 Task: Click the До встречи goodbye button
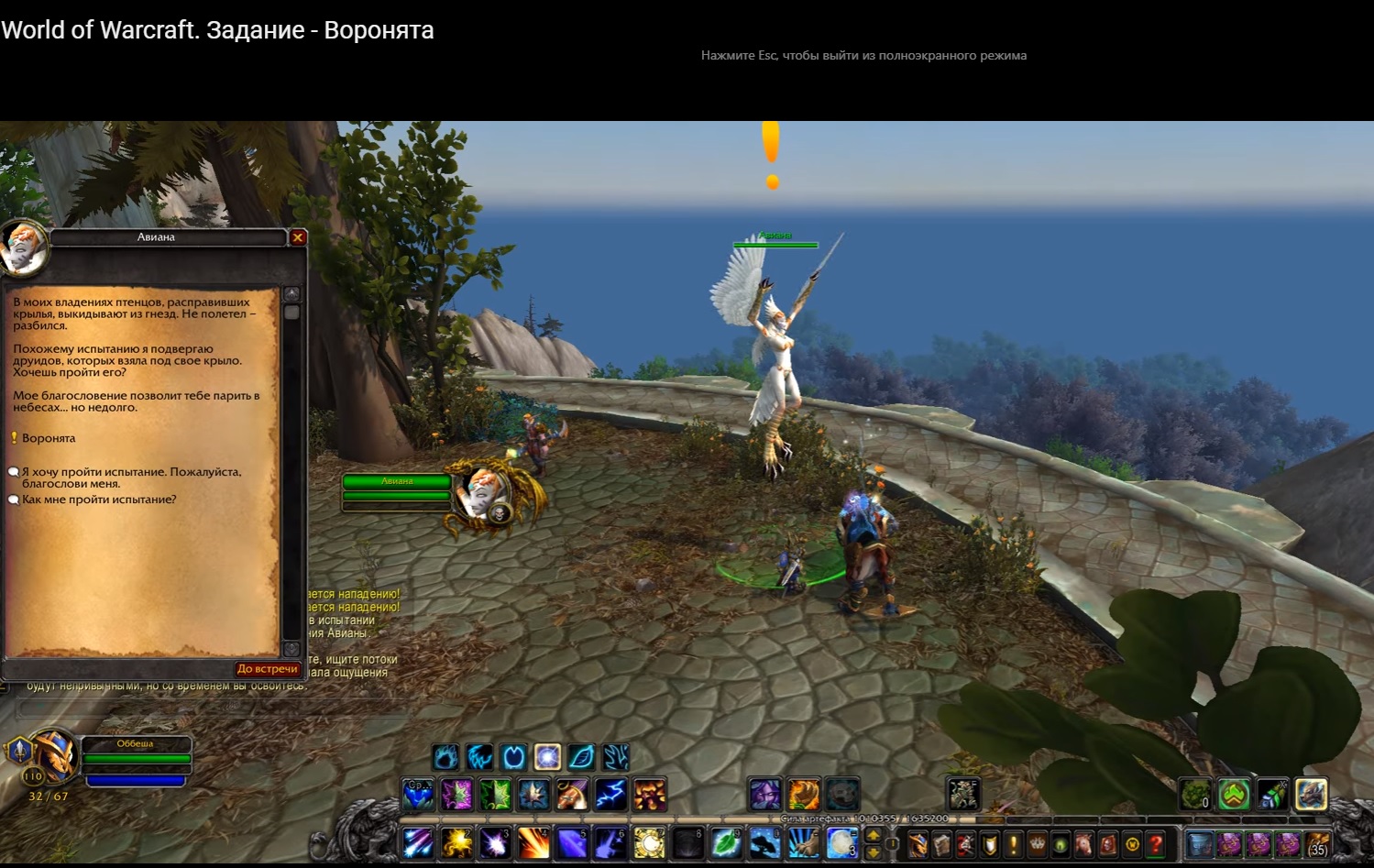(267, 669)
